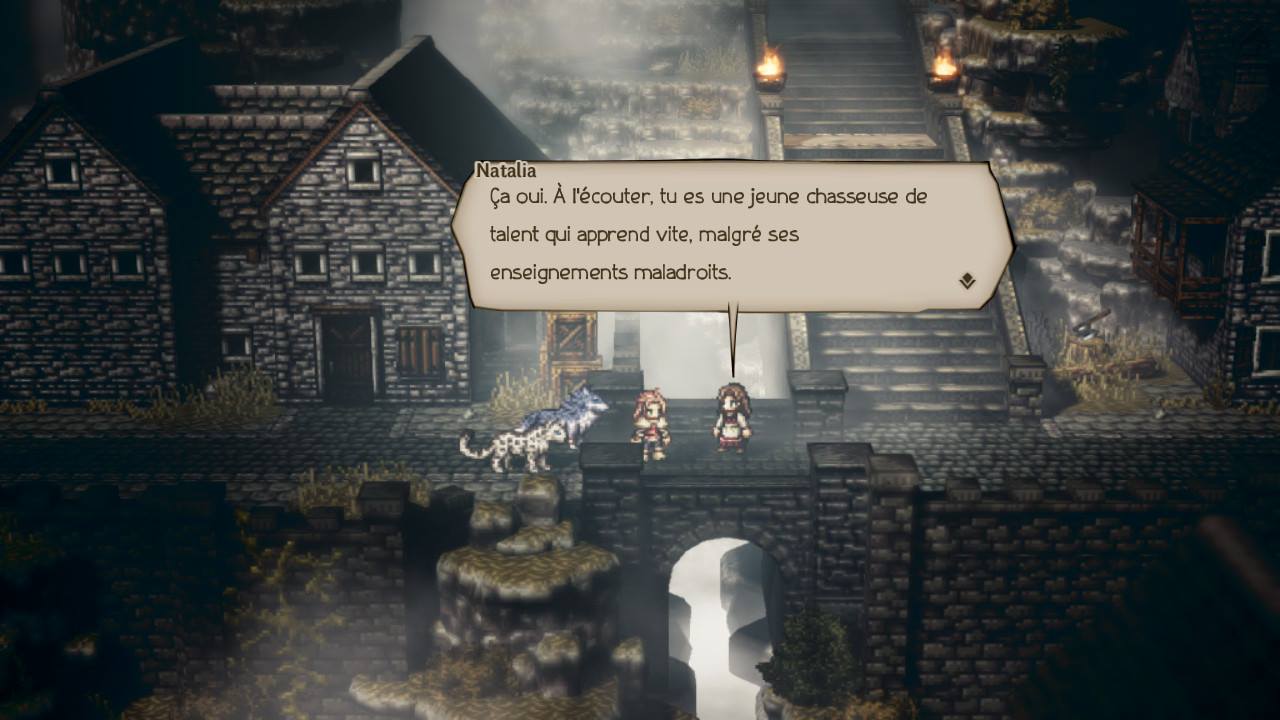Click the left torch beside the staircase
The height and width of the screenshot is (720, 1280).
(x=770, y=68)
